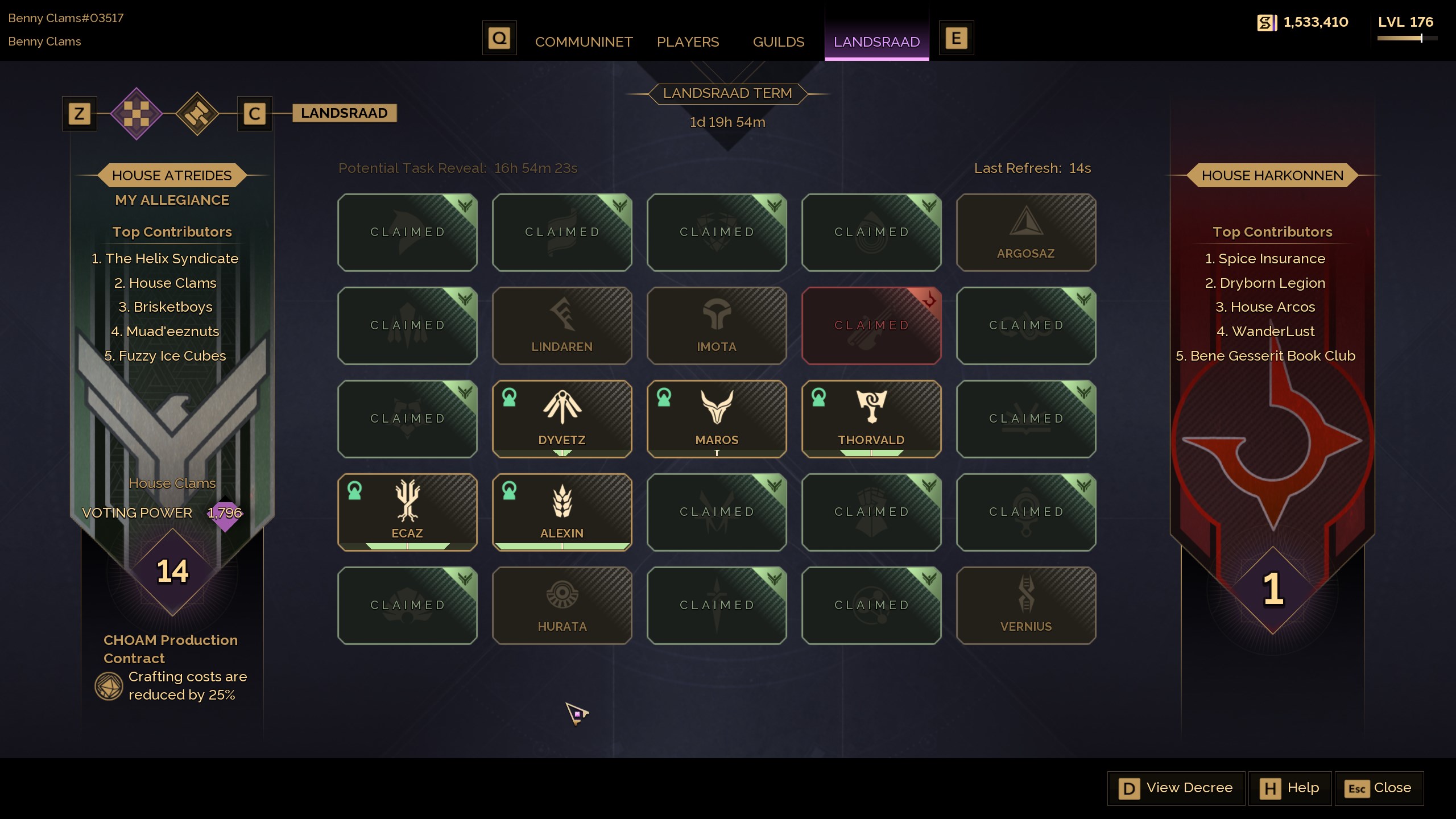The height and width of the screenshot is (819, 1456).
Task: Click the red Harkonnen-claimed tile
Action: (871, 326)
